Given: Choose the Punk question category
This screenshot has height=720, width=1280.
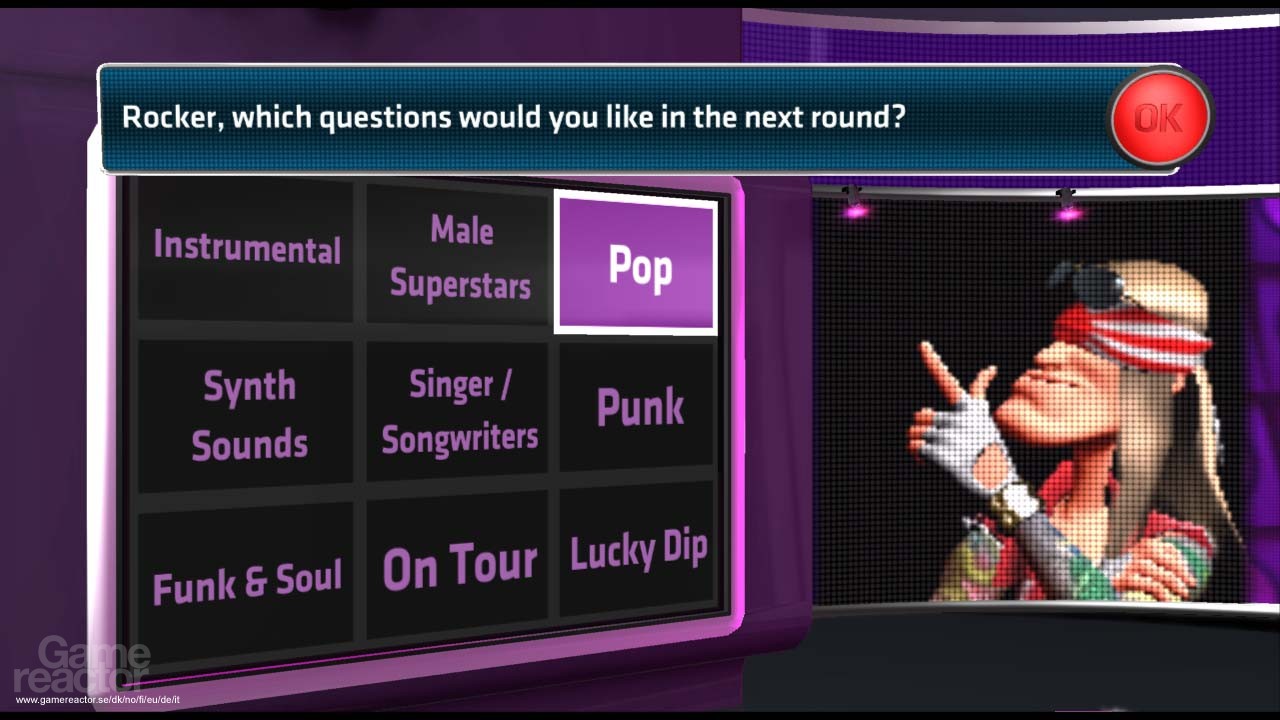Looking at the screenshot, I should coord(640,407).
